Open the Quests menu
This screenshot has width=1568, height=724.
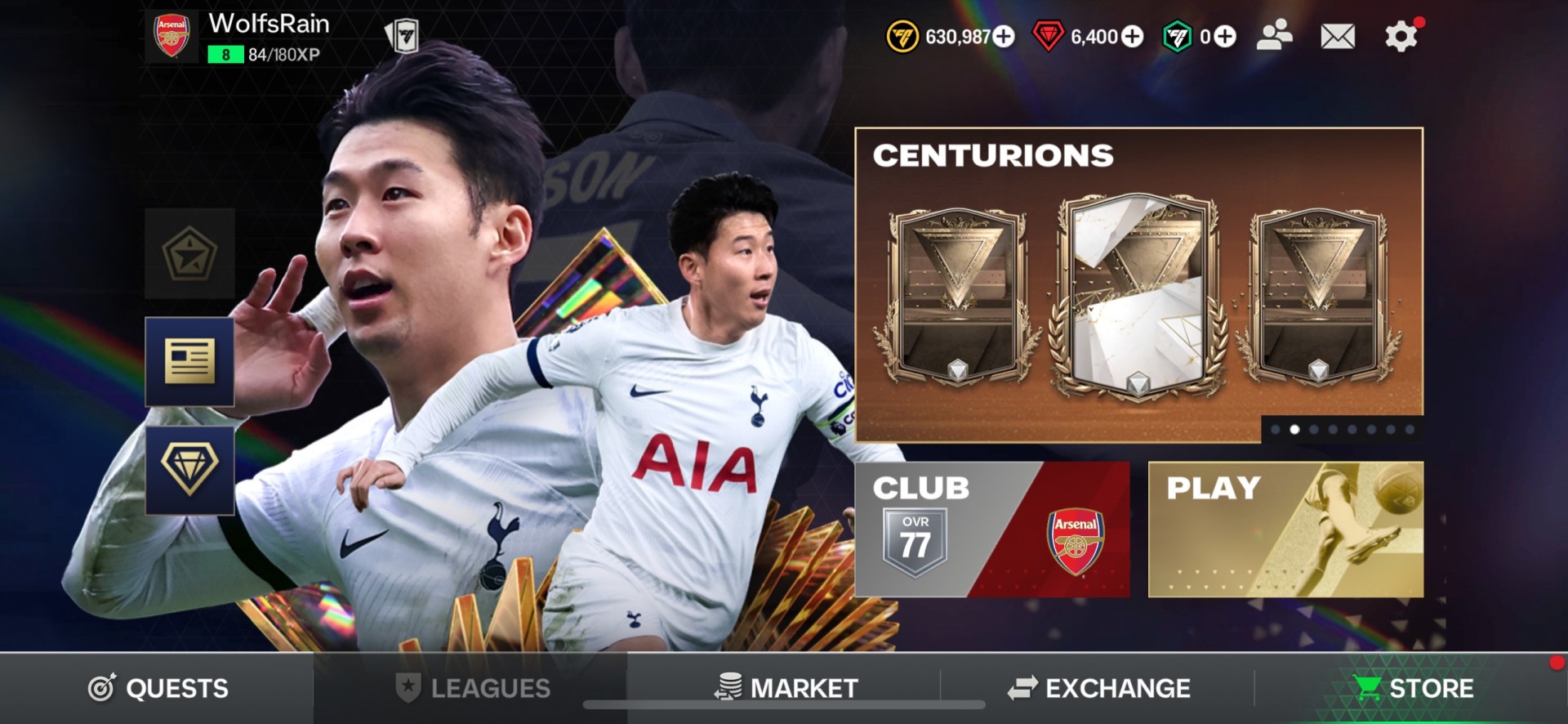coord(158,688)
